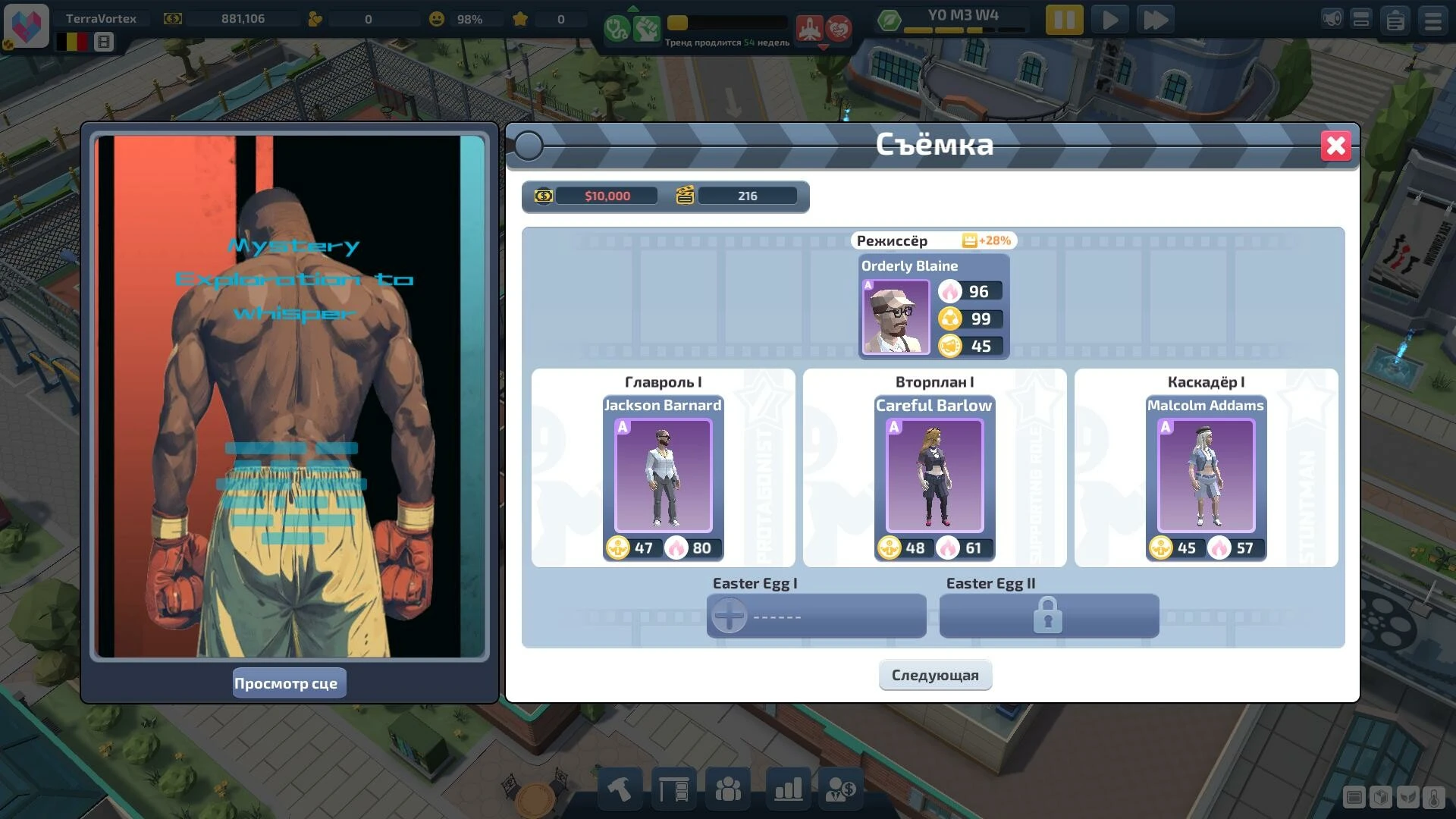Click the yellow trend progress bar
Viewport: 1456px width, 819px height.
tap(679, 24)
